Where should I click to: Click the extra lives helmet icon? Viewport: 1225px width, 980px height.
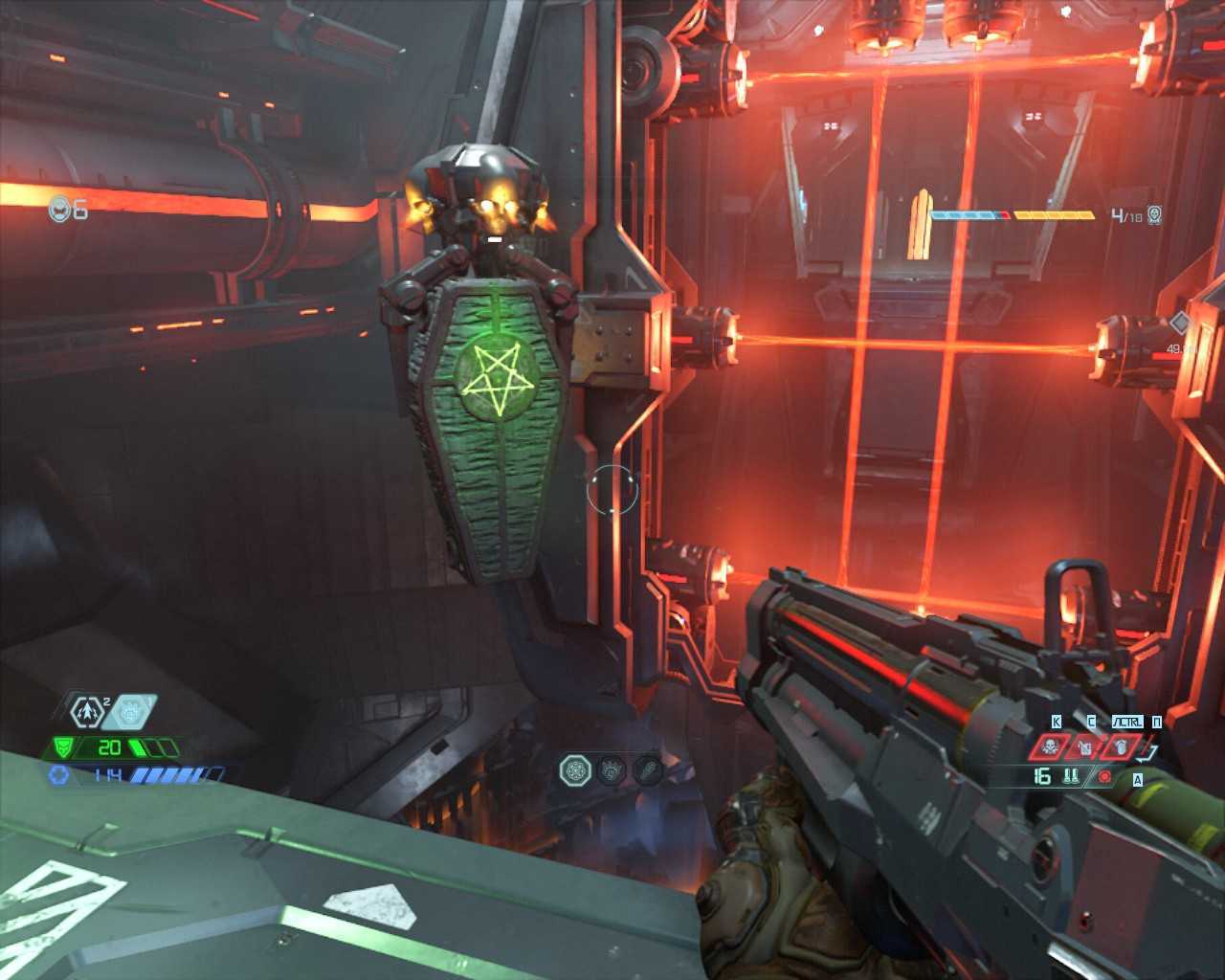tap(61, 209)
